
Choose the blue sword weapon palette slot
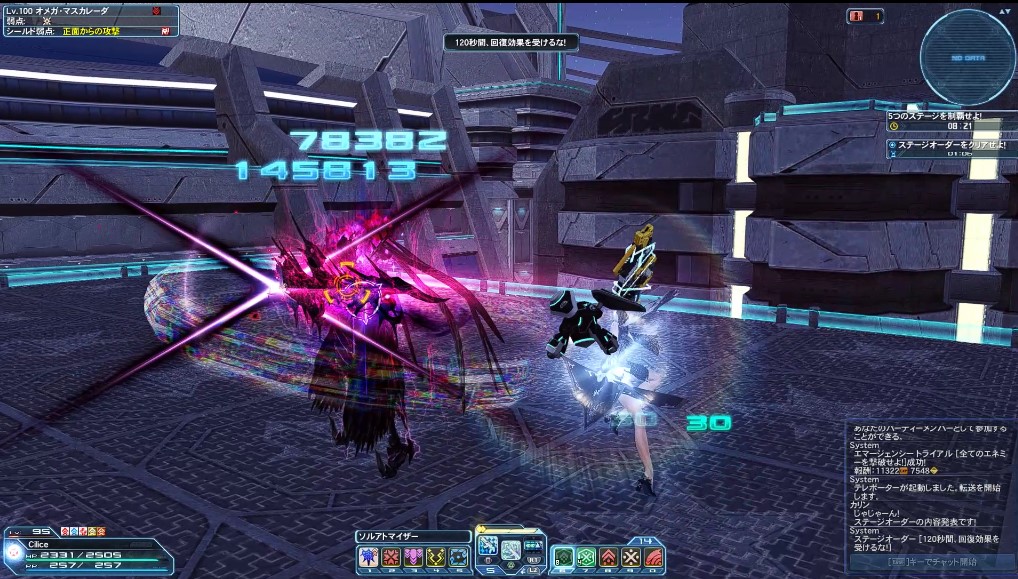click(488, 546)
